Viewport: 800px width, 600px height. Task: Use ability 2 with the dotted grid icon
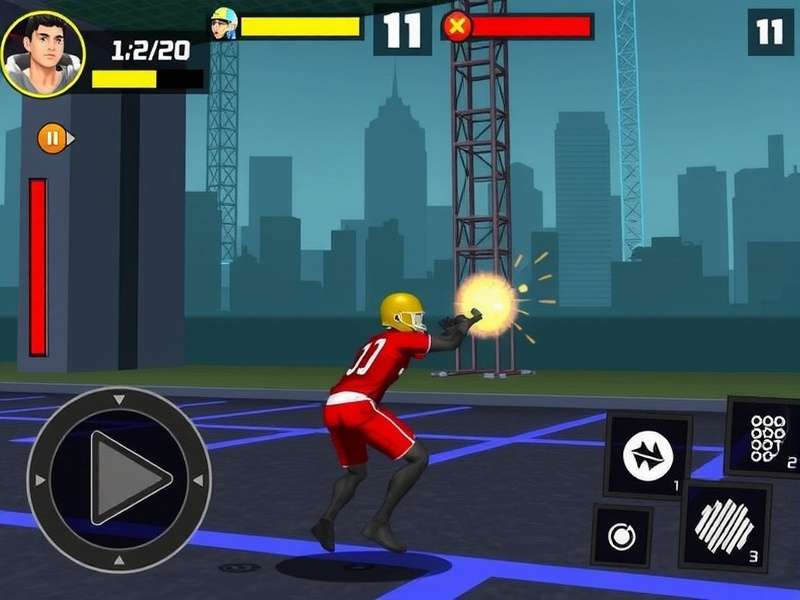[766, 437]
